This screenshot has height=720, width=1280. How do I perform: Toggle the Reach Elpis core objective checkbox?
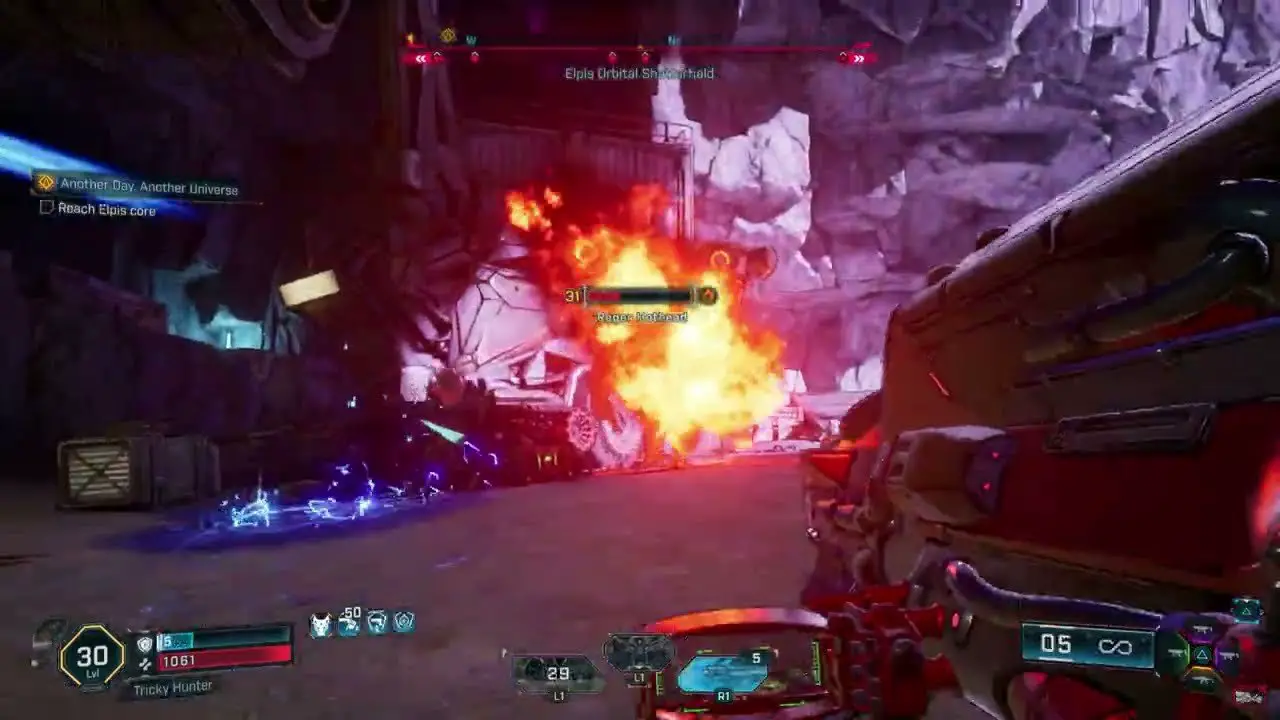(46, 208)
